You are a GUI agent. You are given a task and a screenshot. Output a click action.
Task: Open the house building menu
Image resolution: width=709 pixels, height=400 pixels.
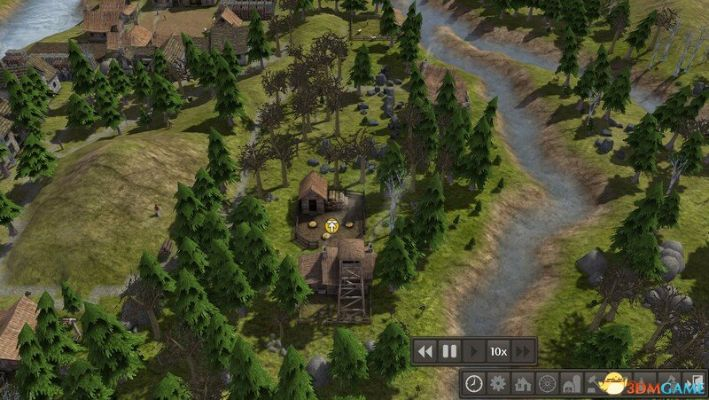pyautogui.click(x=522, y=383)
